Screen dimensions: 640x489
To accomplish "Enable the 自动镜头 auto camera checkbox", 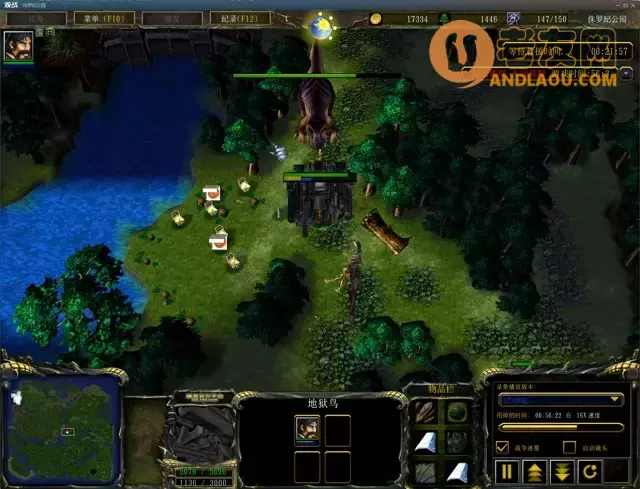I will (x=569, y=447).
